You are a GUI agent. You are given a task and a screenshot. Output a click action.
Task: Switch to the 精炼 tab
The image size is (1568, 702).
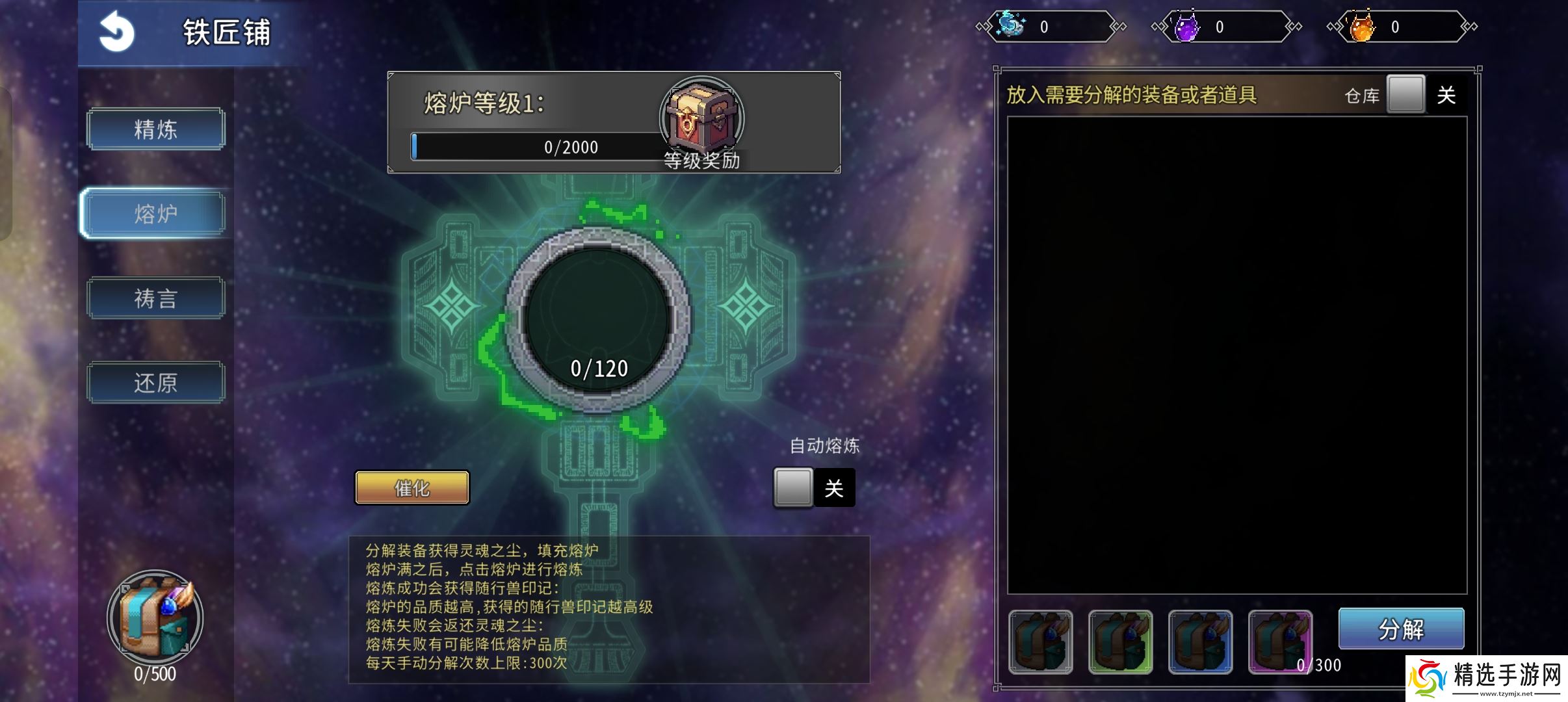pyautogui.click(x=155, y=129)
